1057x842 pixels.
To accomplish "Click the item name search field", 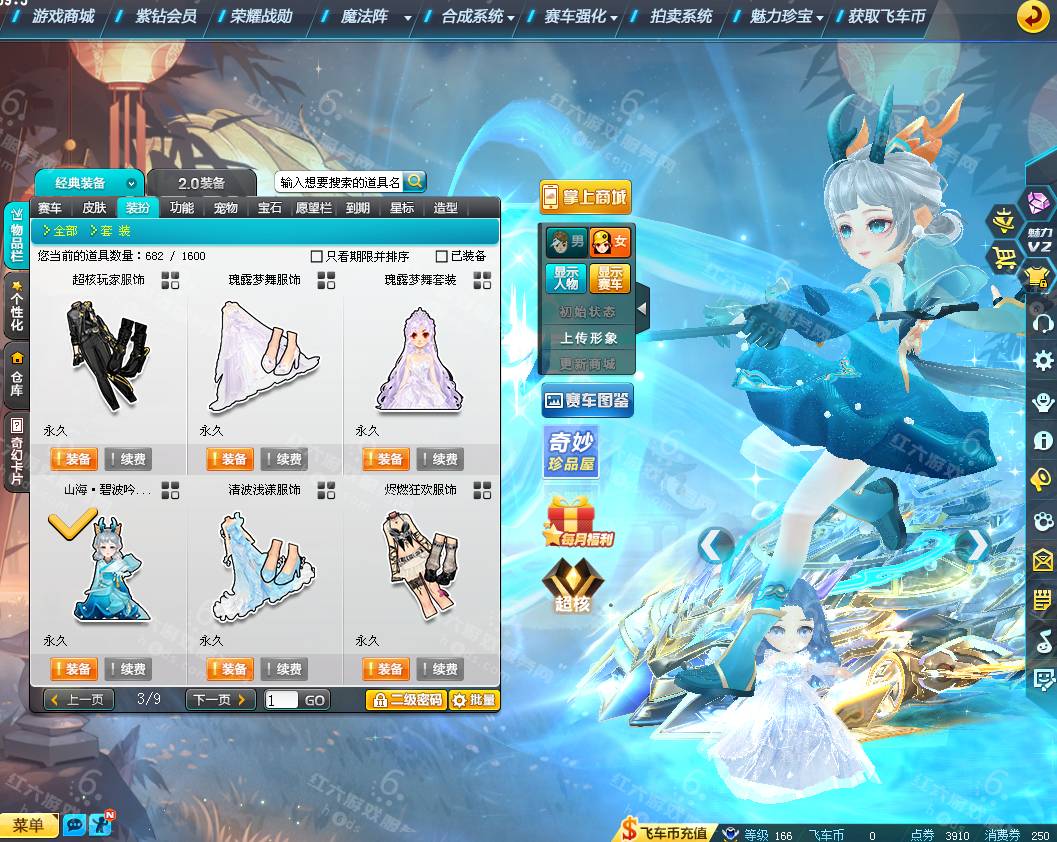I will [340, 182].
